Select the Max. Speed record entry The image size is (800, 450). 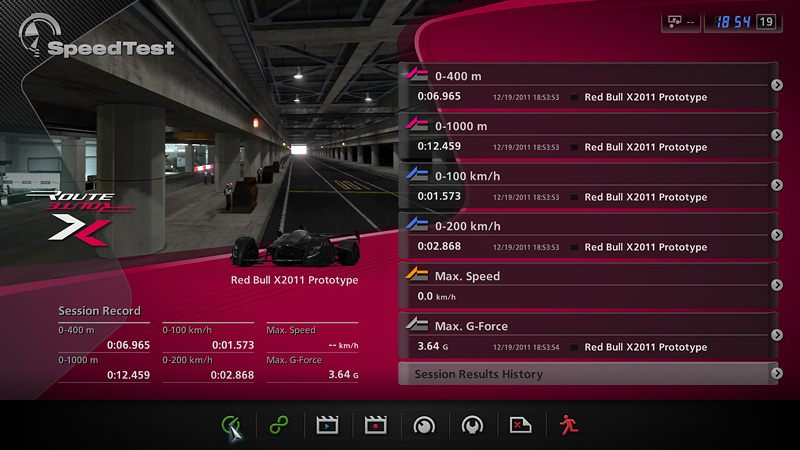(x=588, y=285)
